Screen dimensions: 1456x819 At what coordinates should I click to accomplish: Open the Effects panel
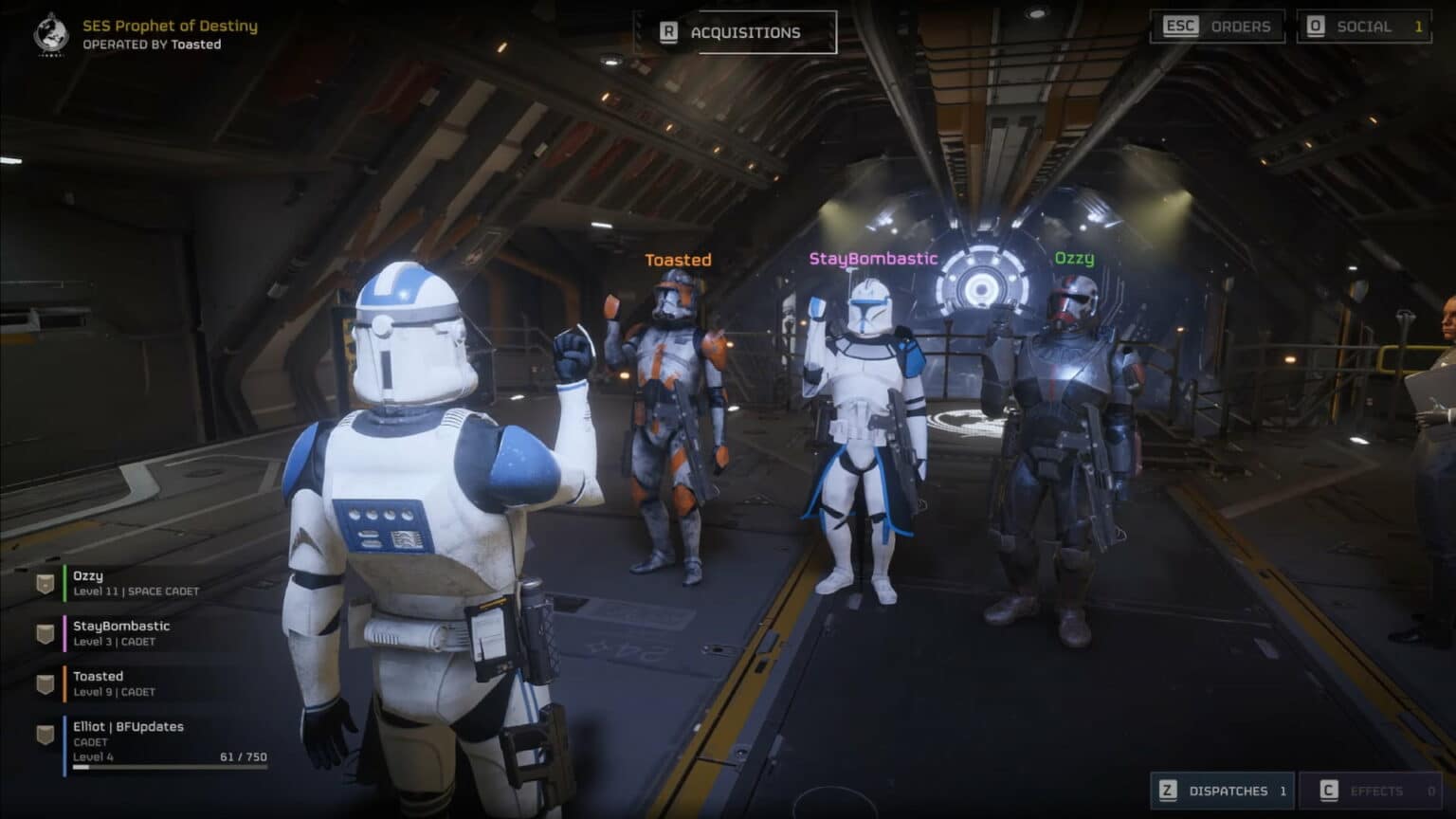(x=1375, y=790)
